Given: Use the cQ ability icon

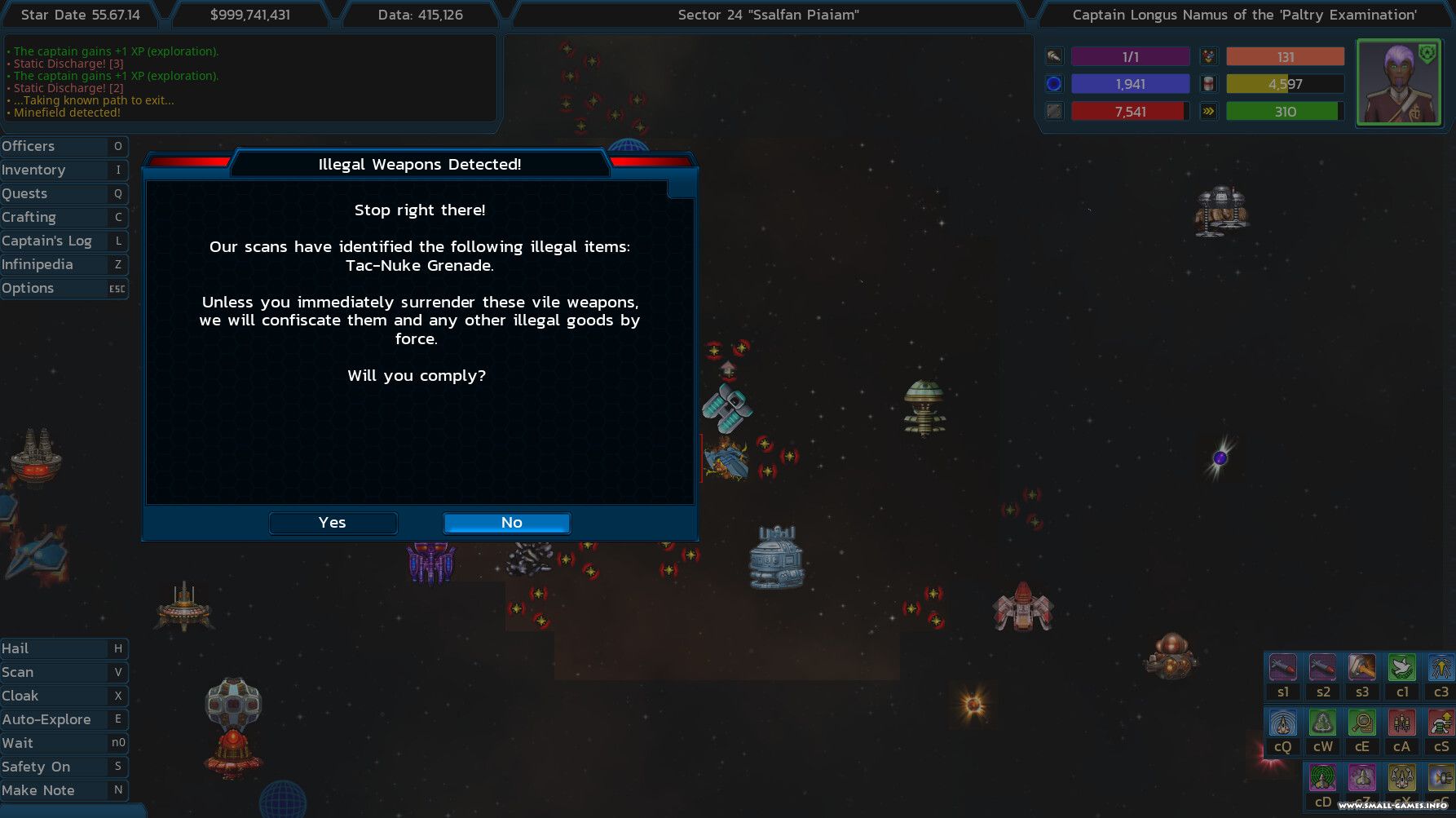Looking at the screenshot, I should [x=1282, y=723].
